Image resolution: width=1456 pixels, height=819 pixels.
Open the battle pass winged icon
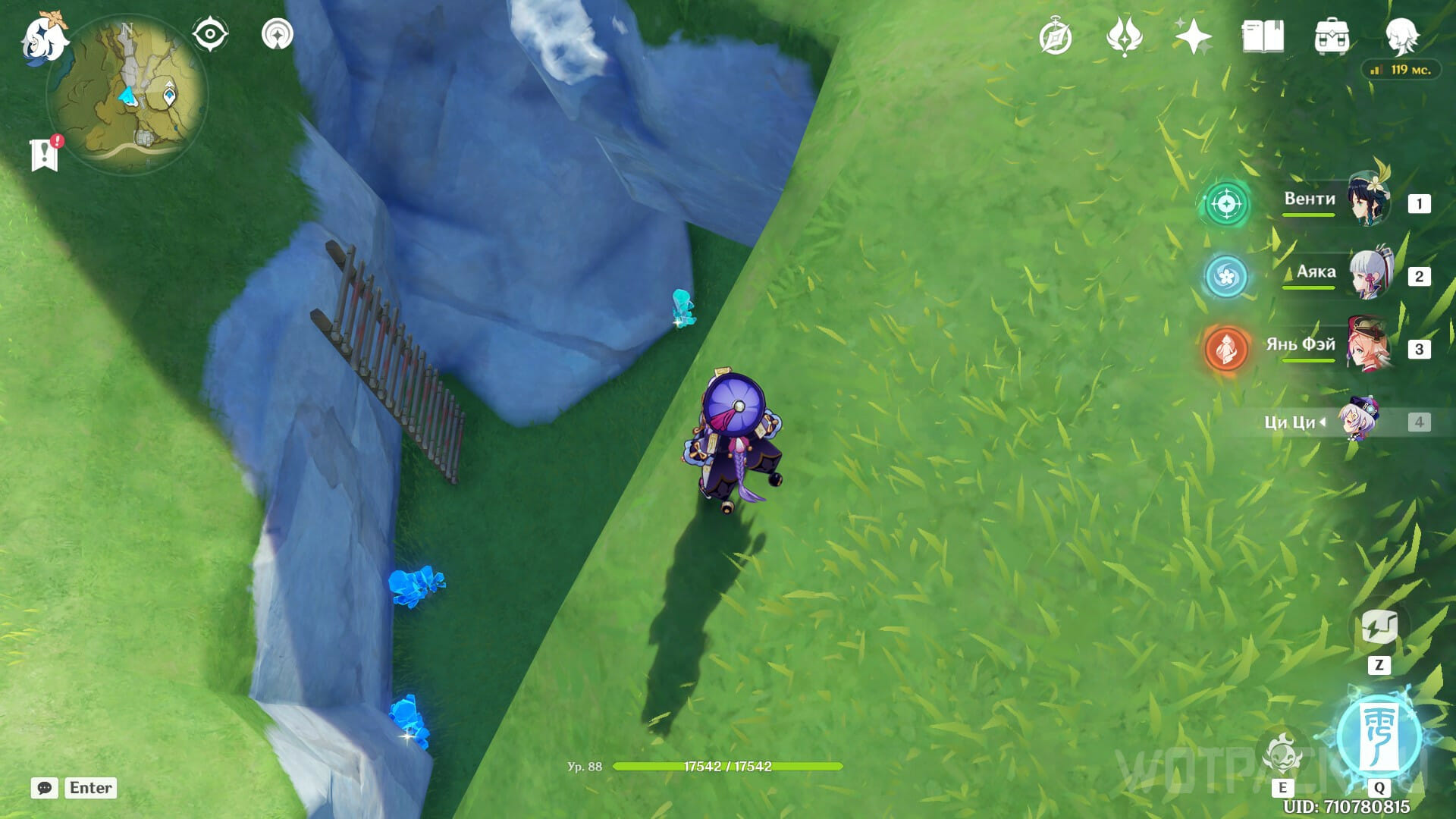[1124, 36]
